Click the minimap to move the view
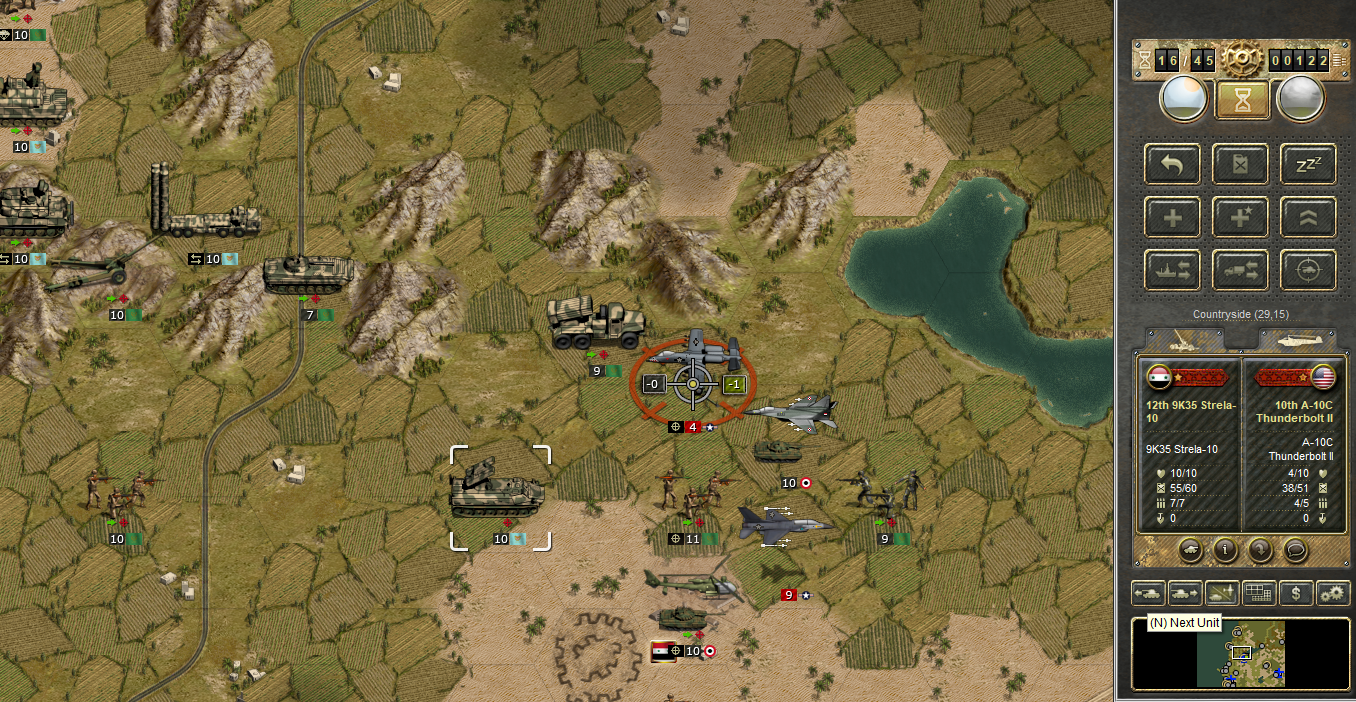 [1240, 653]
